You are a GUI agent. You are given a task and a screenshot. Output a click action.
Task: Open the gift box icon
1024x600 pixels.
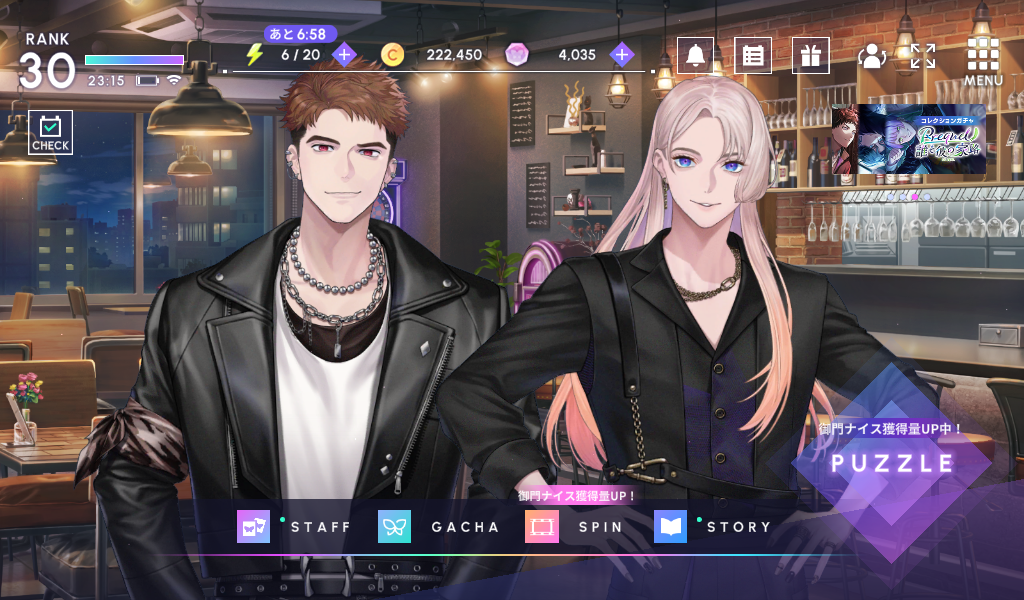click(810, 55)
